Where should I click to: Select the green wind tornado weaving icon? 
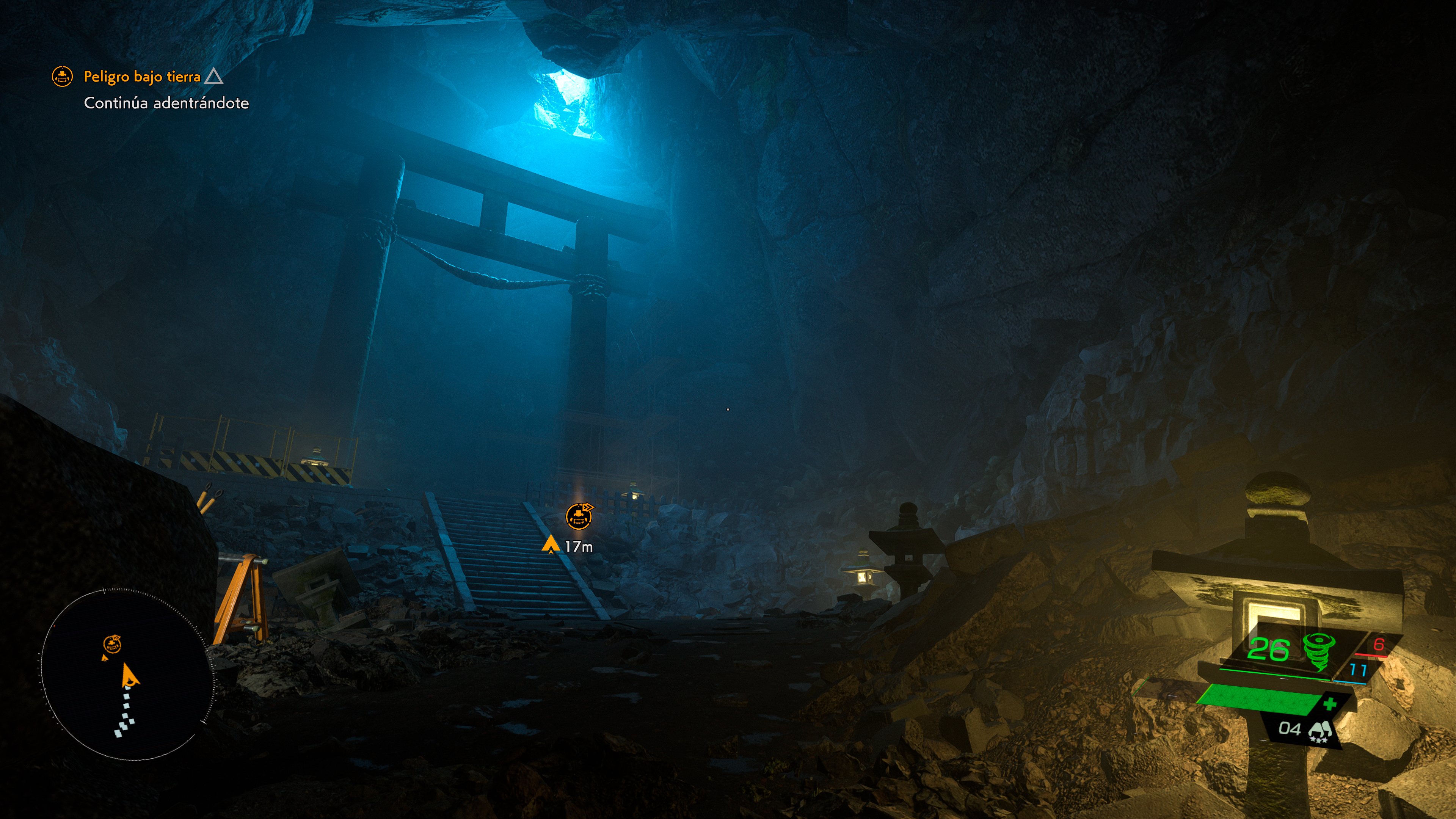tap(1319, 651)
